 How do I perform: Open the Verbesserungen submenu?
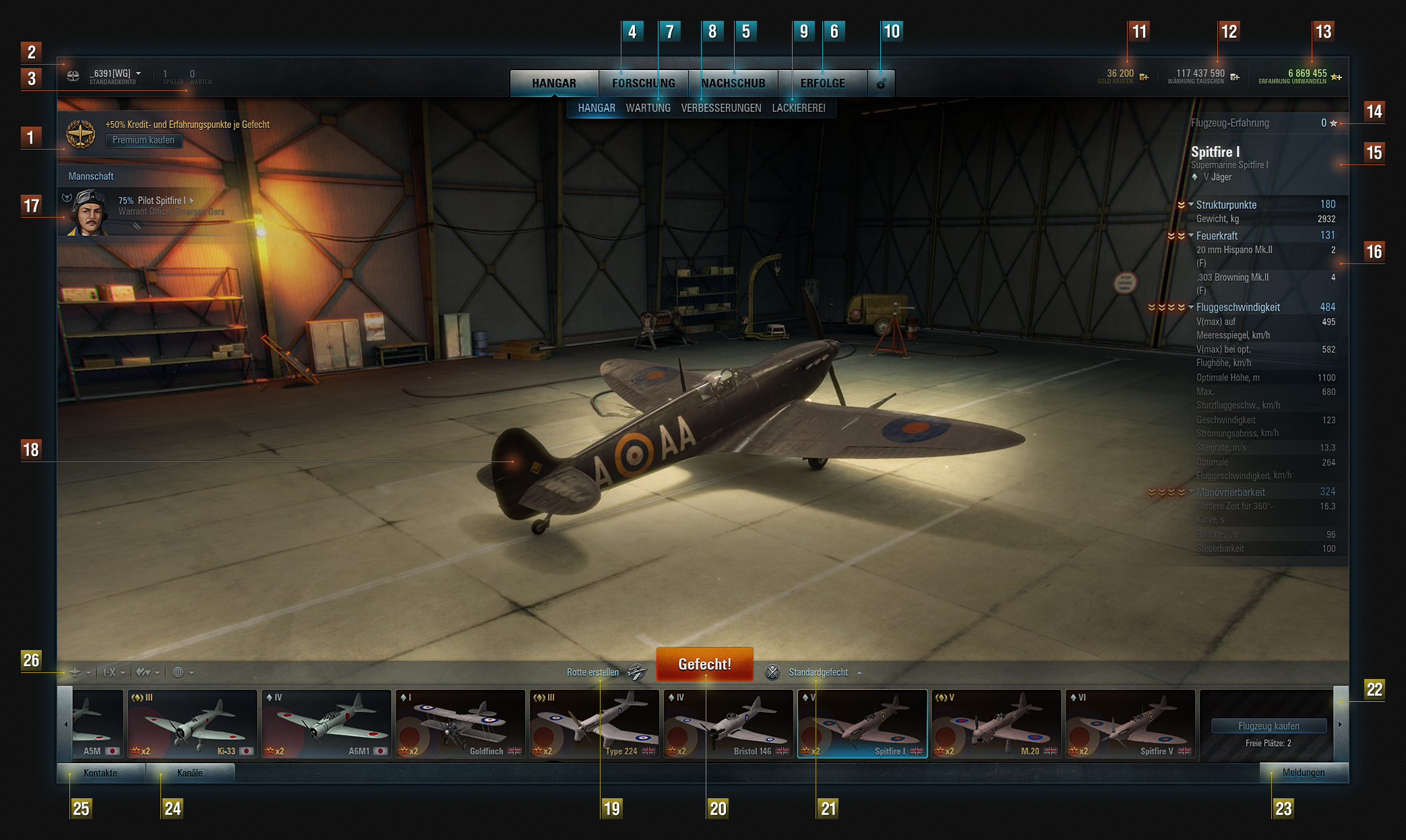point(721,108)
